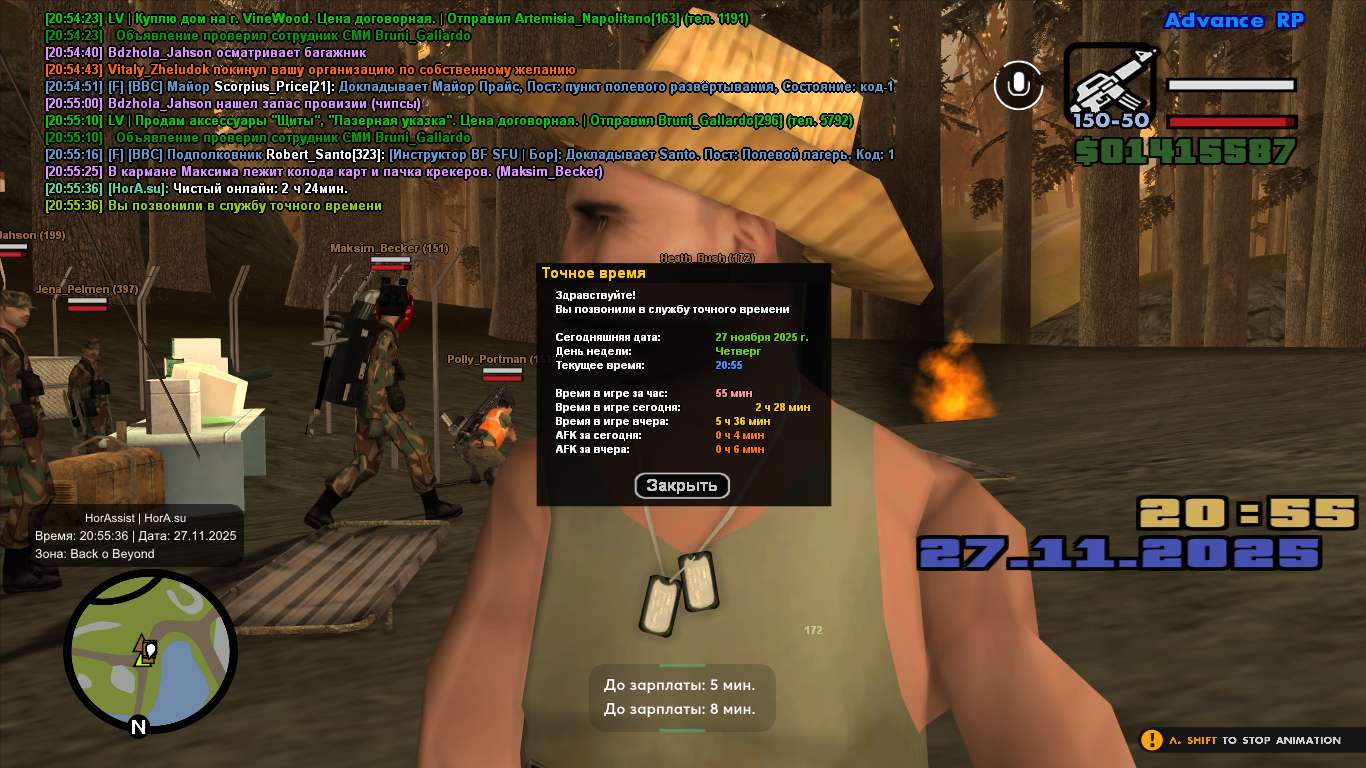The height and width of the screenshot is (768, 1366).
Task: Open the circular minimap
Action: [x=150, y=651]
